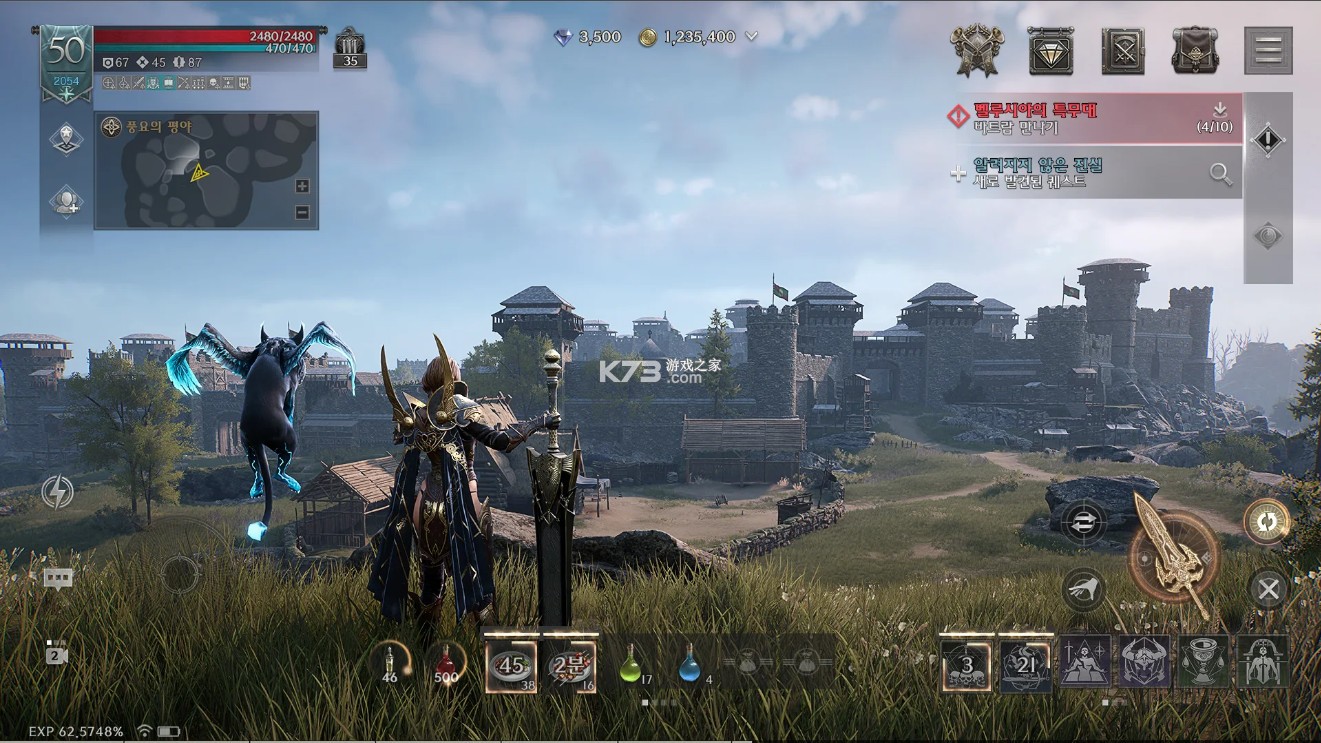The width and height of the screenshot is (1321, 743).
Task: Open the diamond shop icon
Action: point(1051,50)
